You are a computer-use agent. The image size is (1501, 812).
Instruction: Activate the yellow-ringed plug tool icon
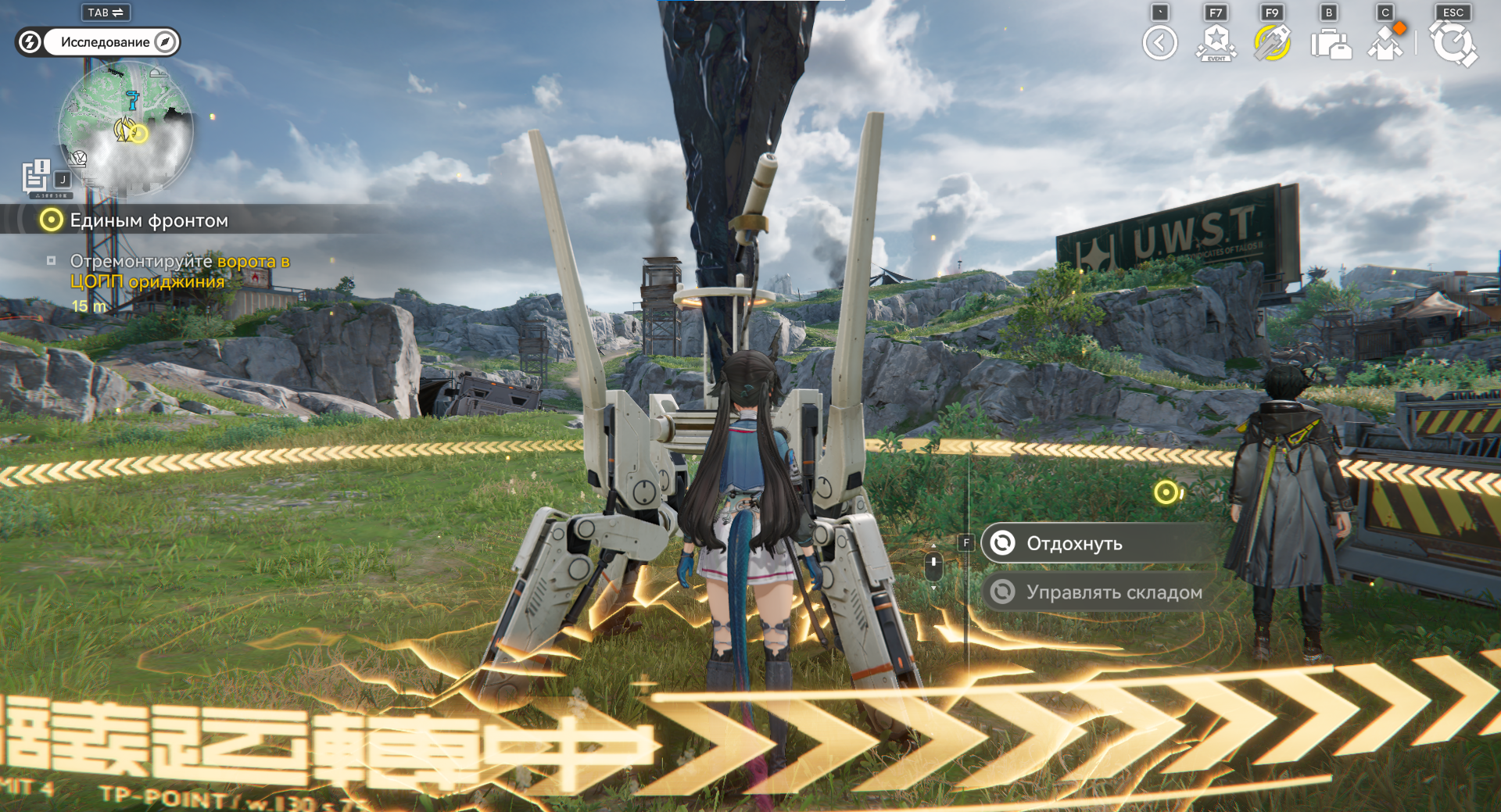1272,43
